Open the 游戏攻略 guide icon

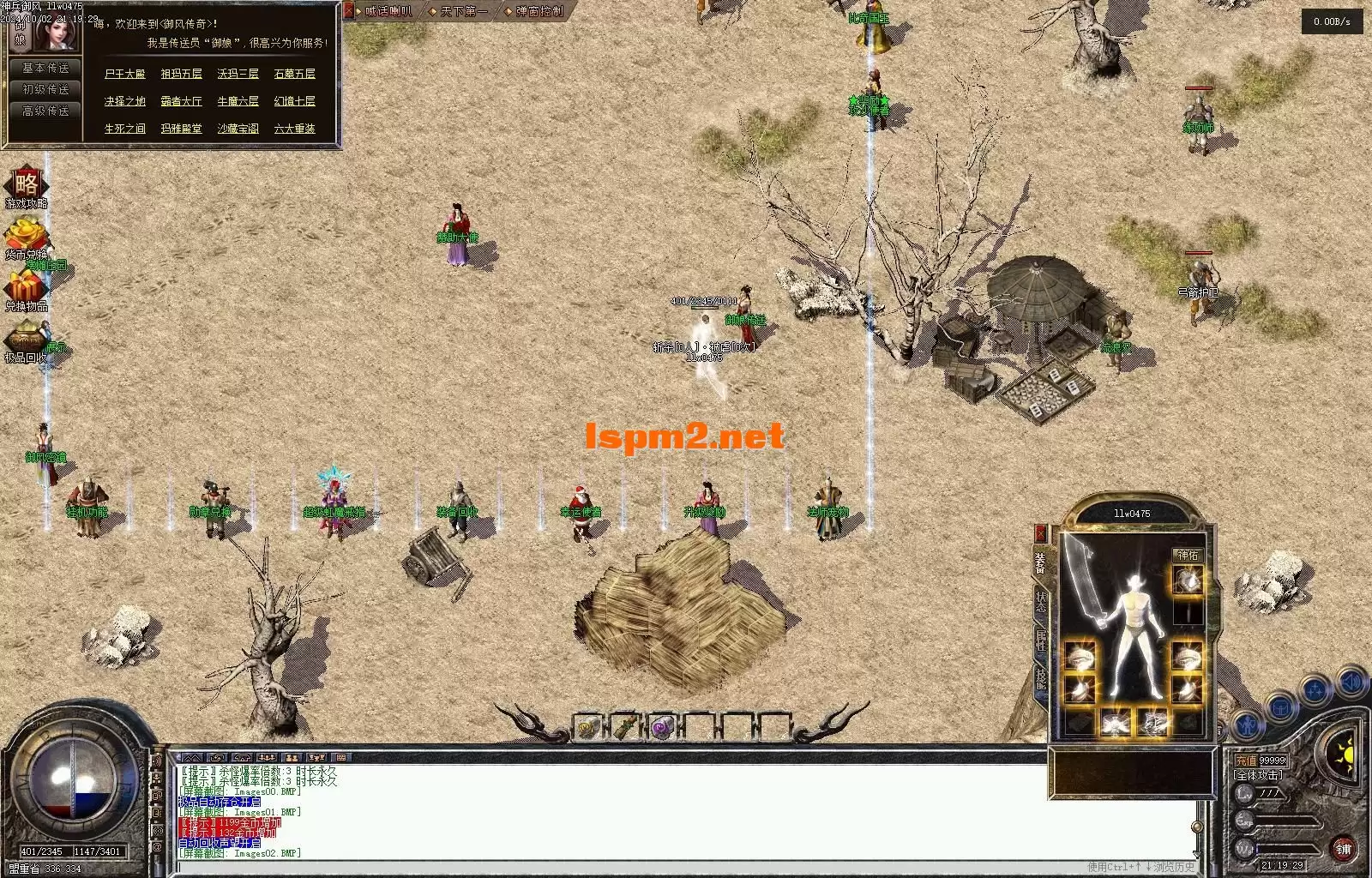27,187
